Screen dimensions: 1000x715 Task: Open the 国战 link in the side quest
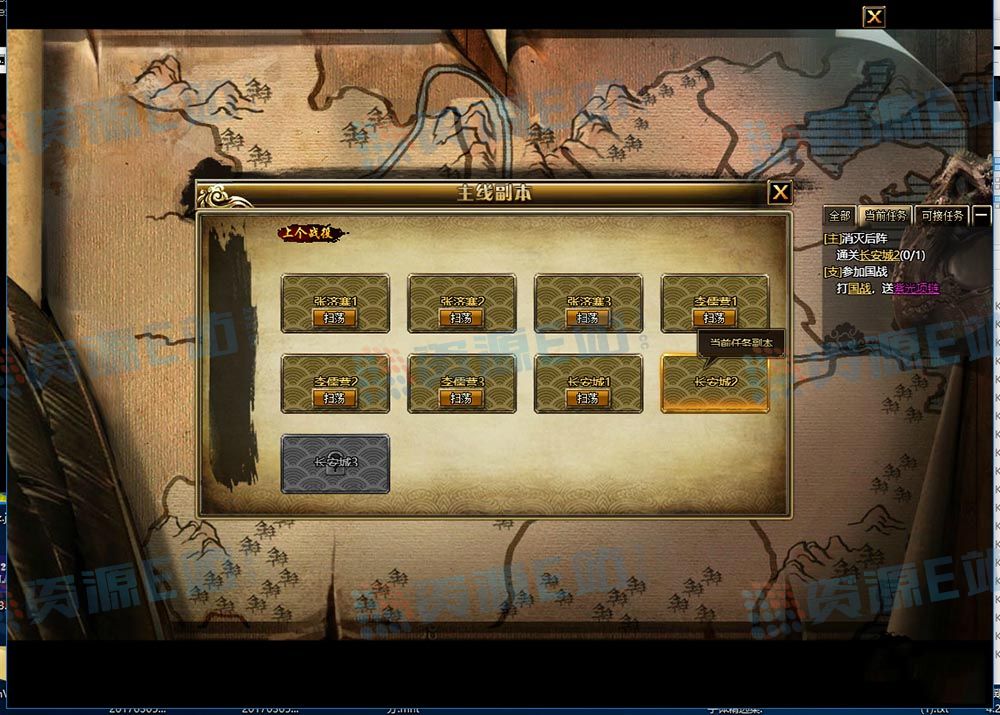pos(859,288)
